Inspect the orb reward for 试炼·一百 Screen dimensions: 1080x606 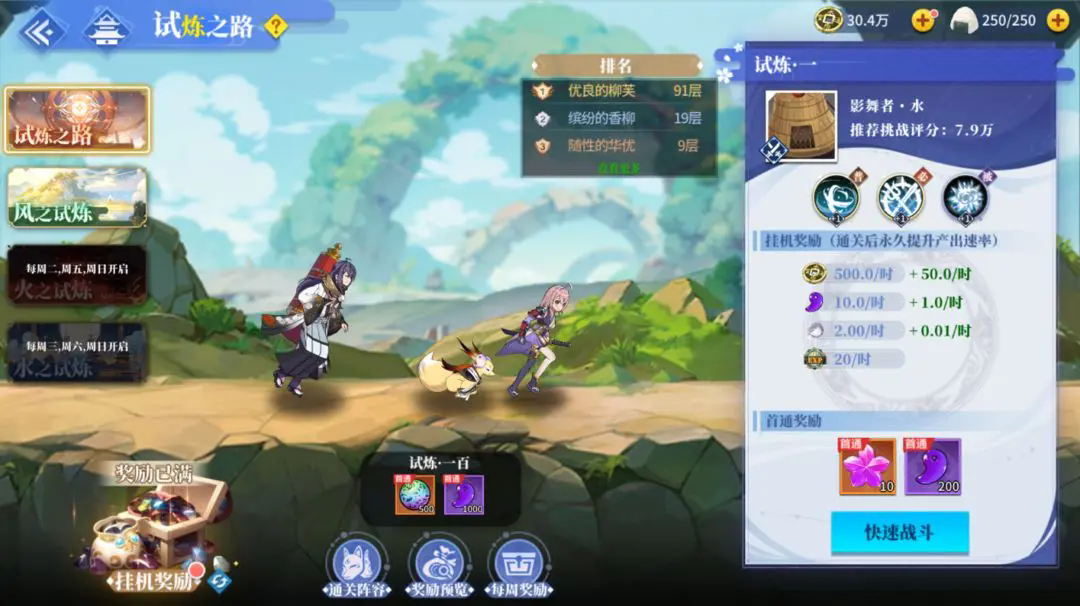click(x=414, y=495)
